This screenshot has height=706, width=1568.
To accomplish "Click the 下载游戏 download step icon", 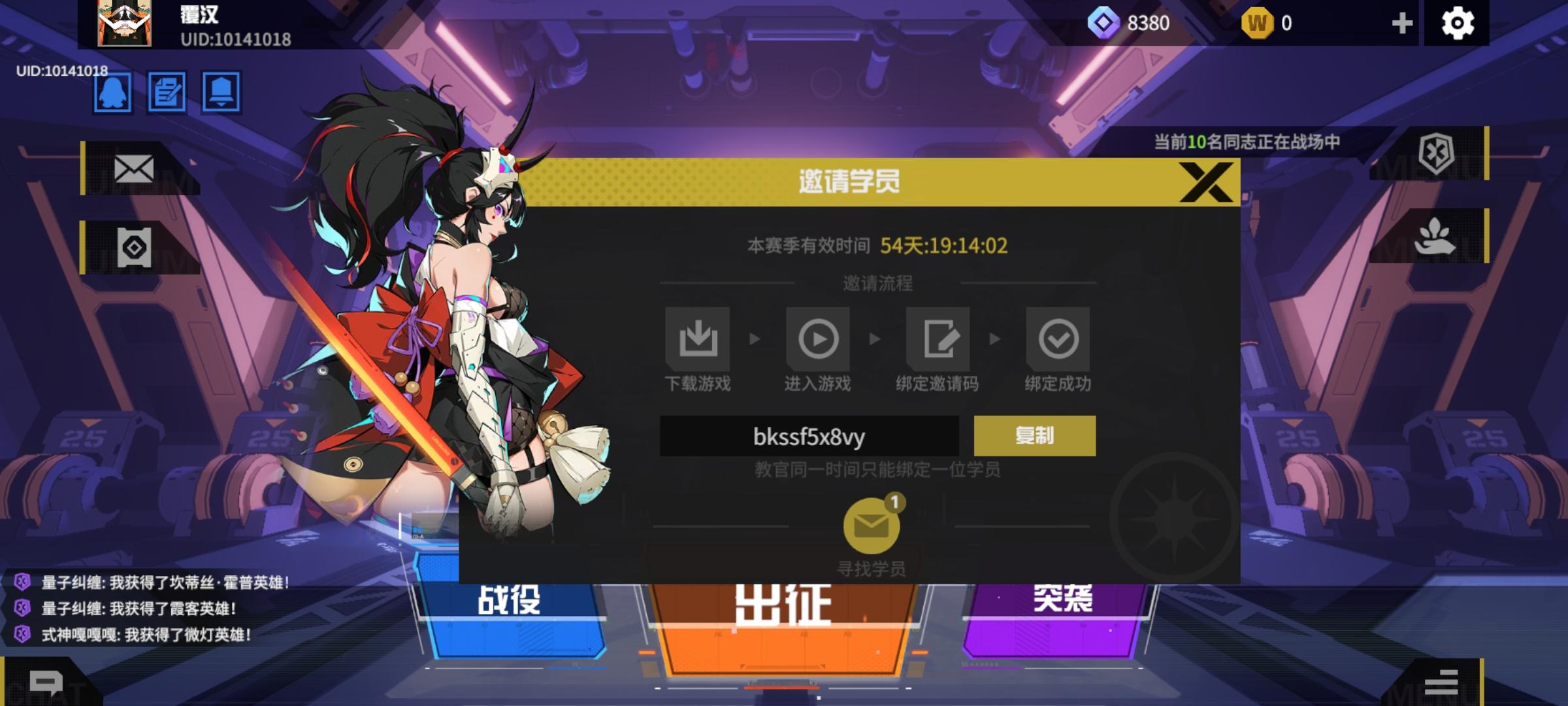I will coord(697,337).
